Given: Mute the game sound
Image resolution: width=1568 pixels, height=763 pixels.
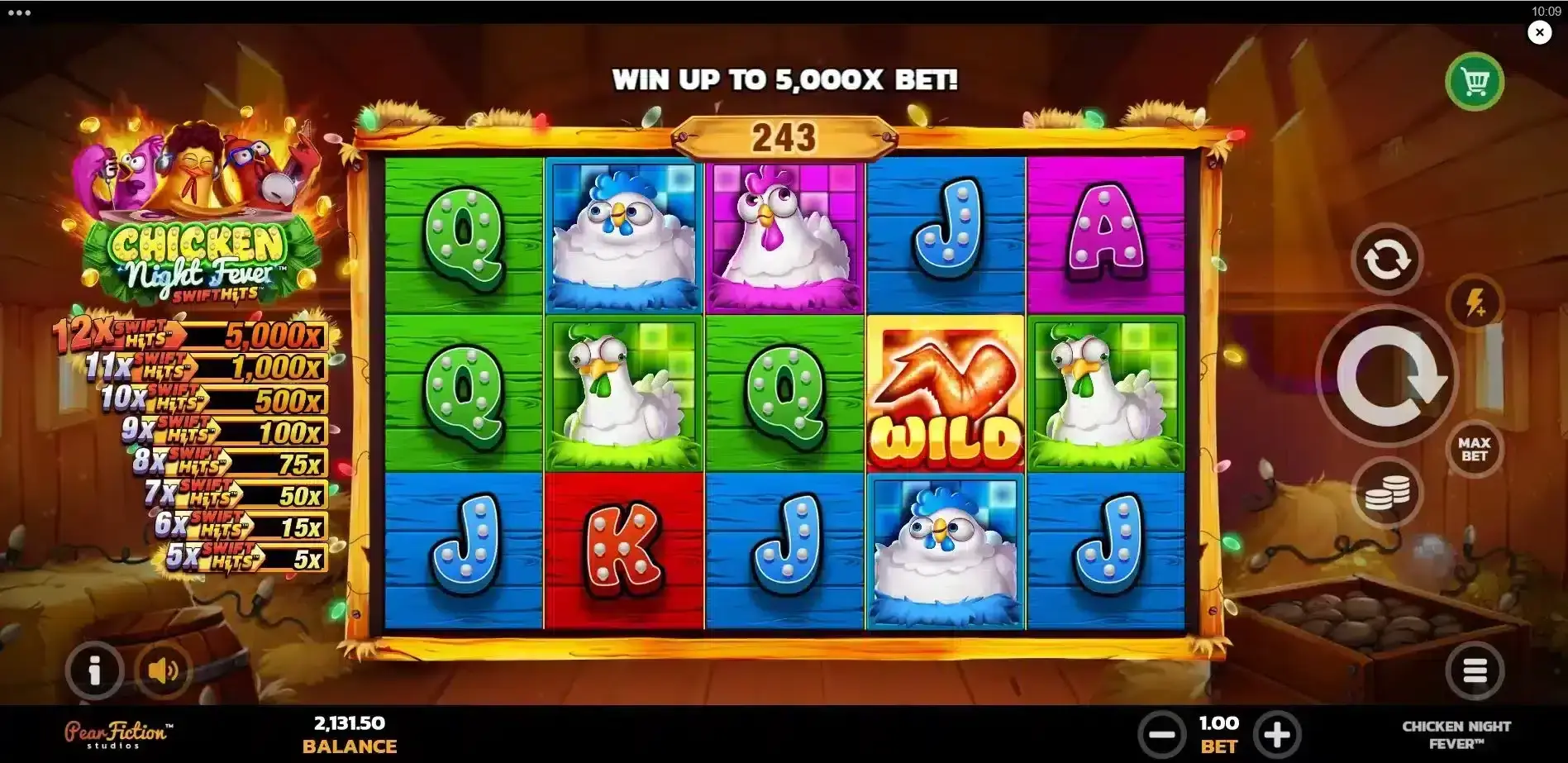Looking at the screenshot, I should coord(165,670).
